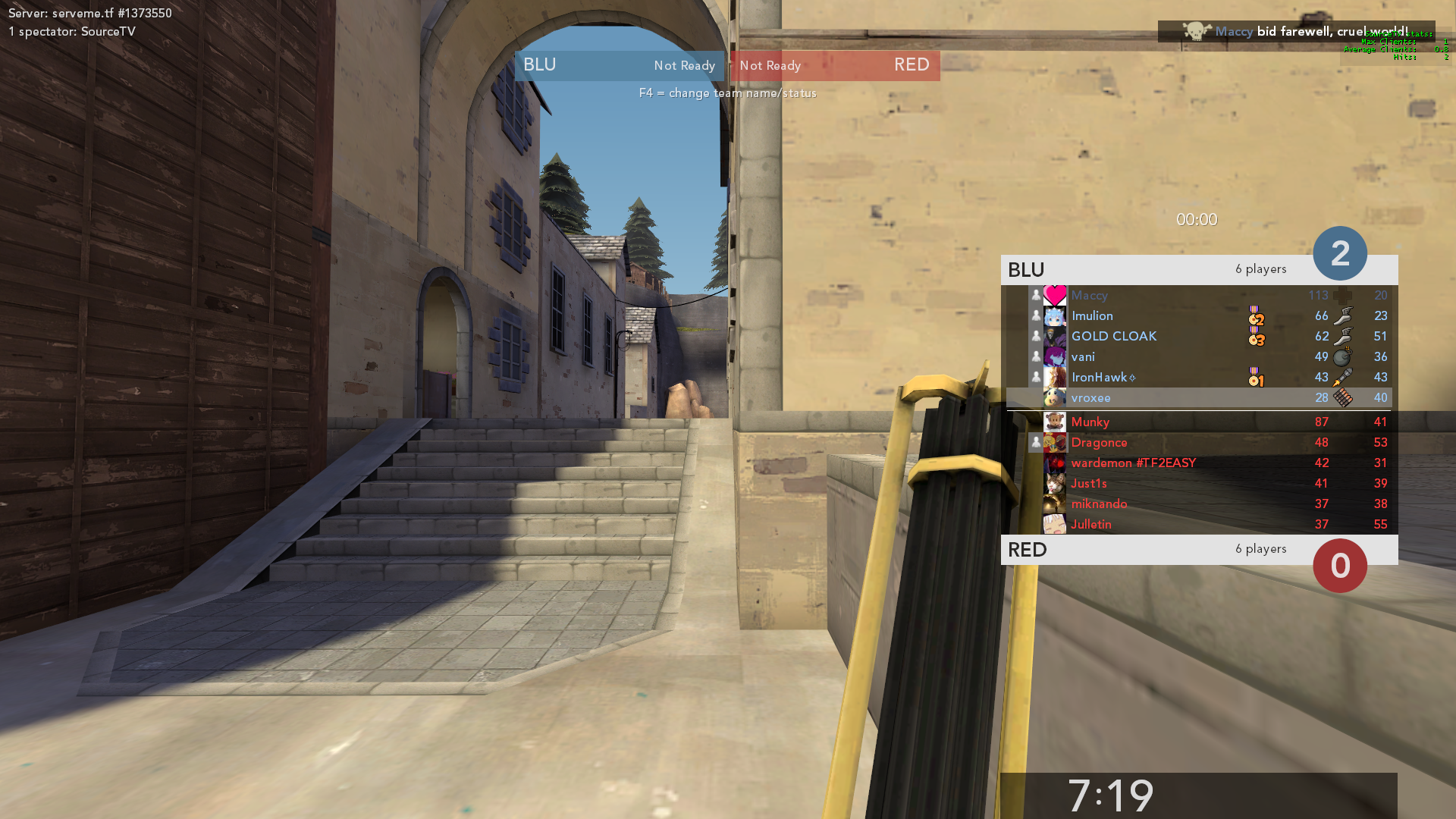Viewport: 1456px width, 819px height.
Task: Click miknando's player row
Action: 1198,504
